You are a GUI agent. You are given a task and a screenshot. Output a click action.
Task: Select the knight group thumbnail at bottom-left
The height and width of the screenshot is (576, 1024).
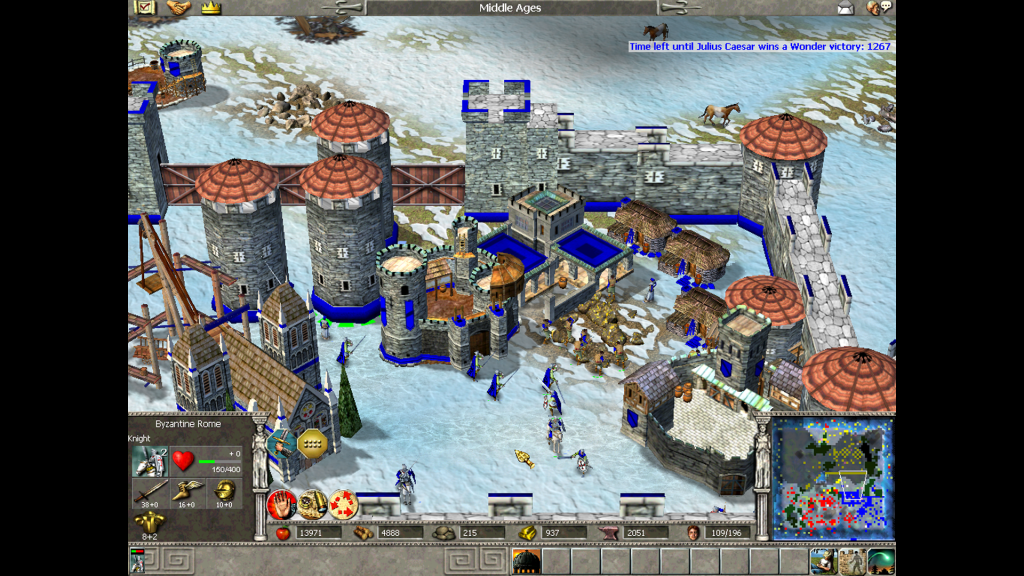point(137,561)
